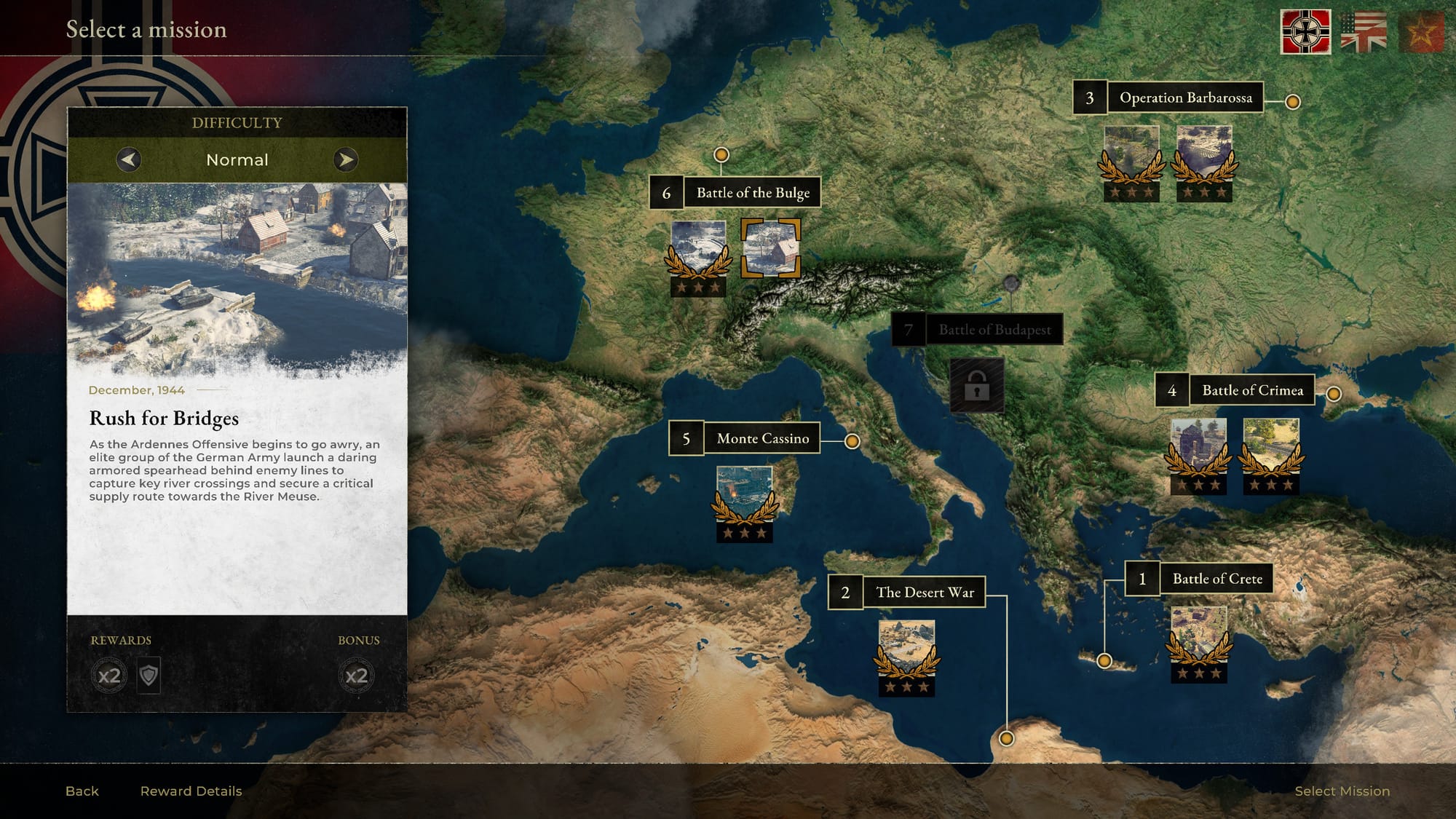Viewport: 1456px width, 819px height.
Task: Go back with the Back button
Action: pos(82,791)
